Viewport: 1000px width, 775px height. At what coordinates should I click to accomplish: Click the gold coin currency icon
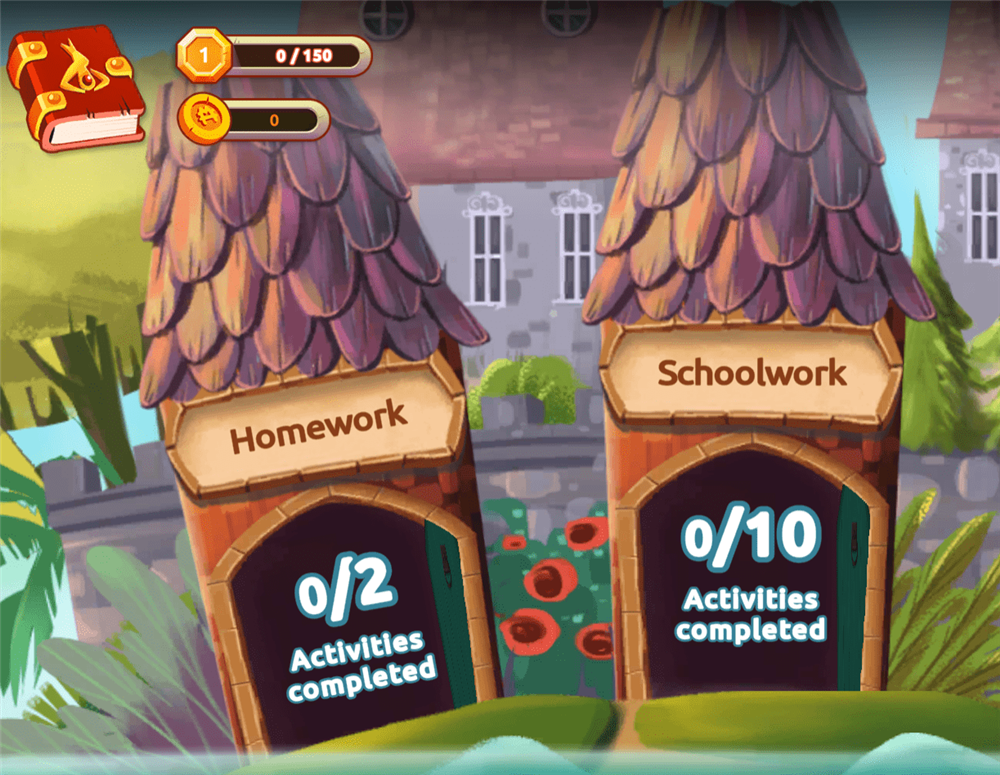click(205, 121)
